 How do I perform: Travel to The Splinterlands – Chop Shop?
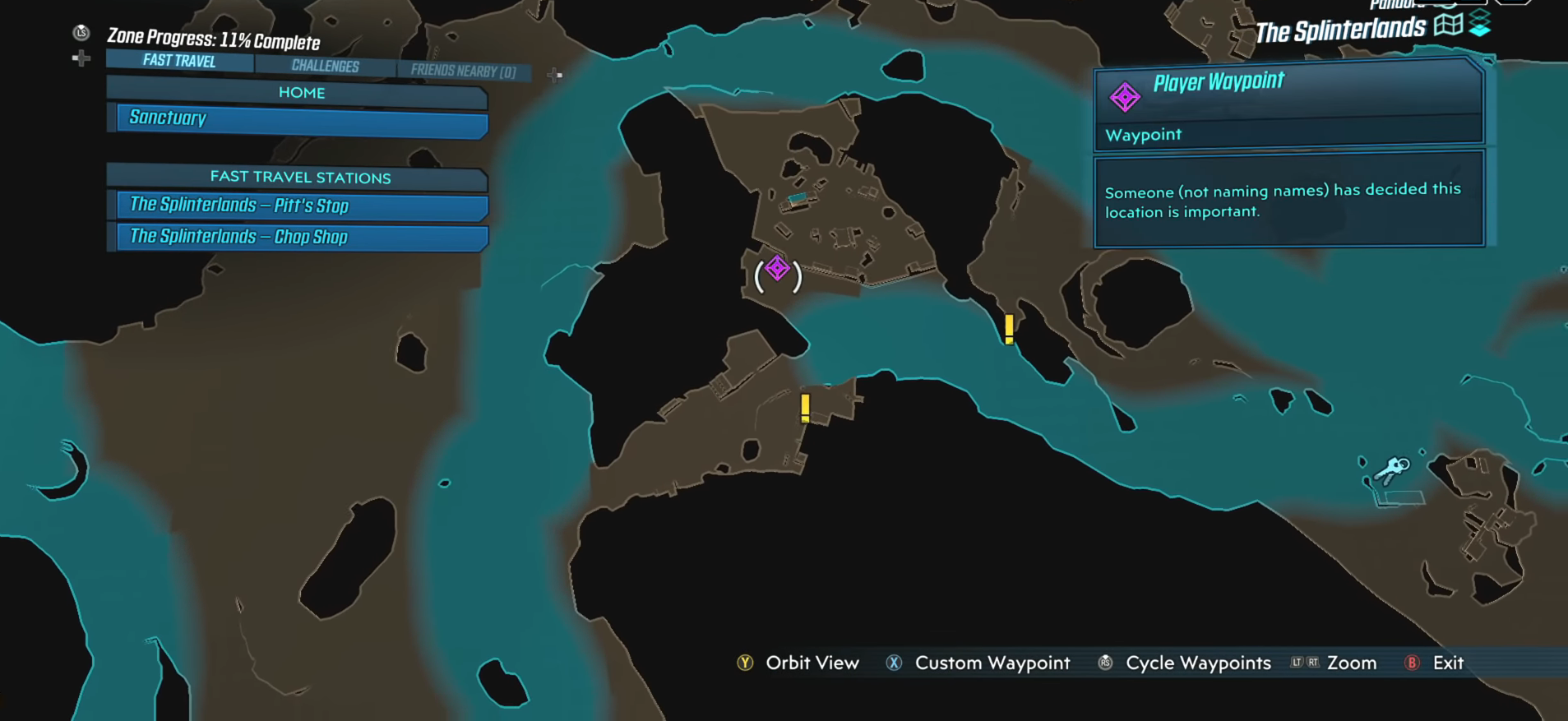tap(302, 237)
